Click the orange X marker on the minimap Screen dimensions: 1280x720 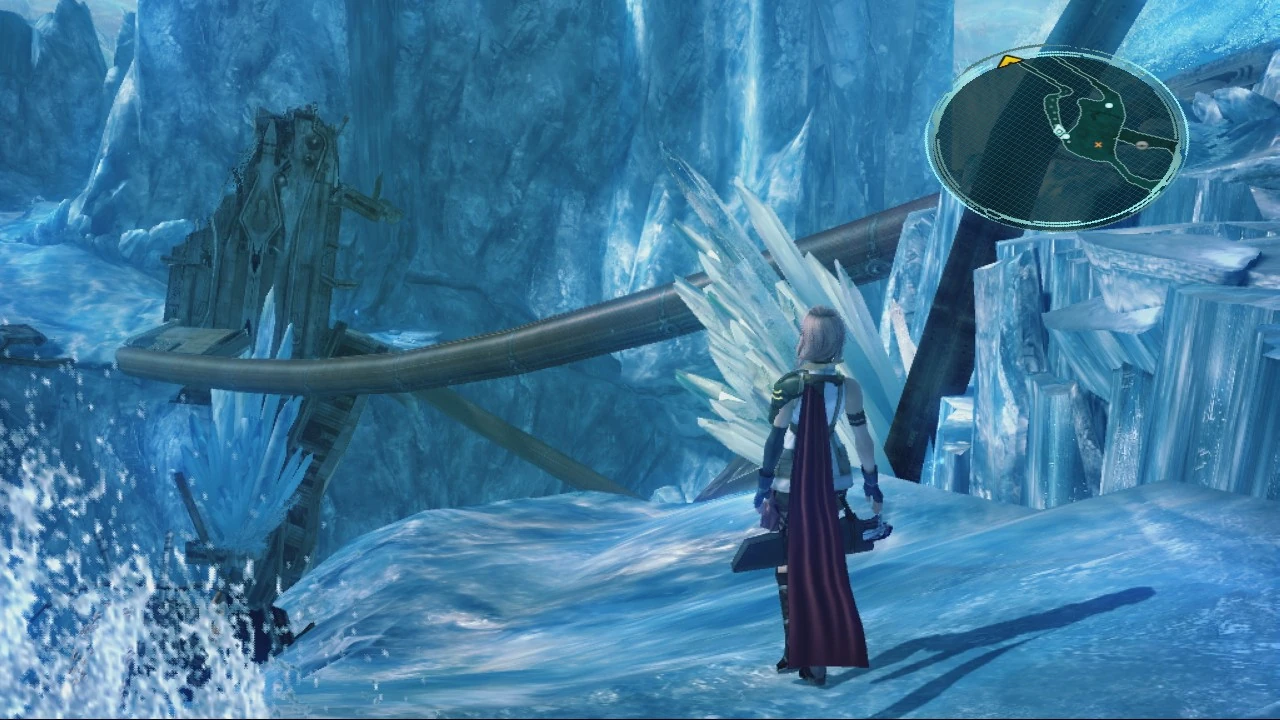1098,146
